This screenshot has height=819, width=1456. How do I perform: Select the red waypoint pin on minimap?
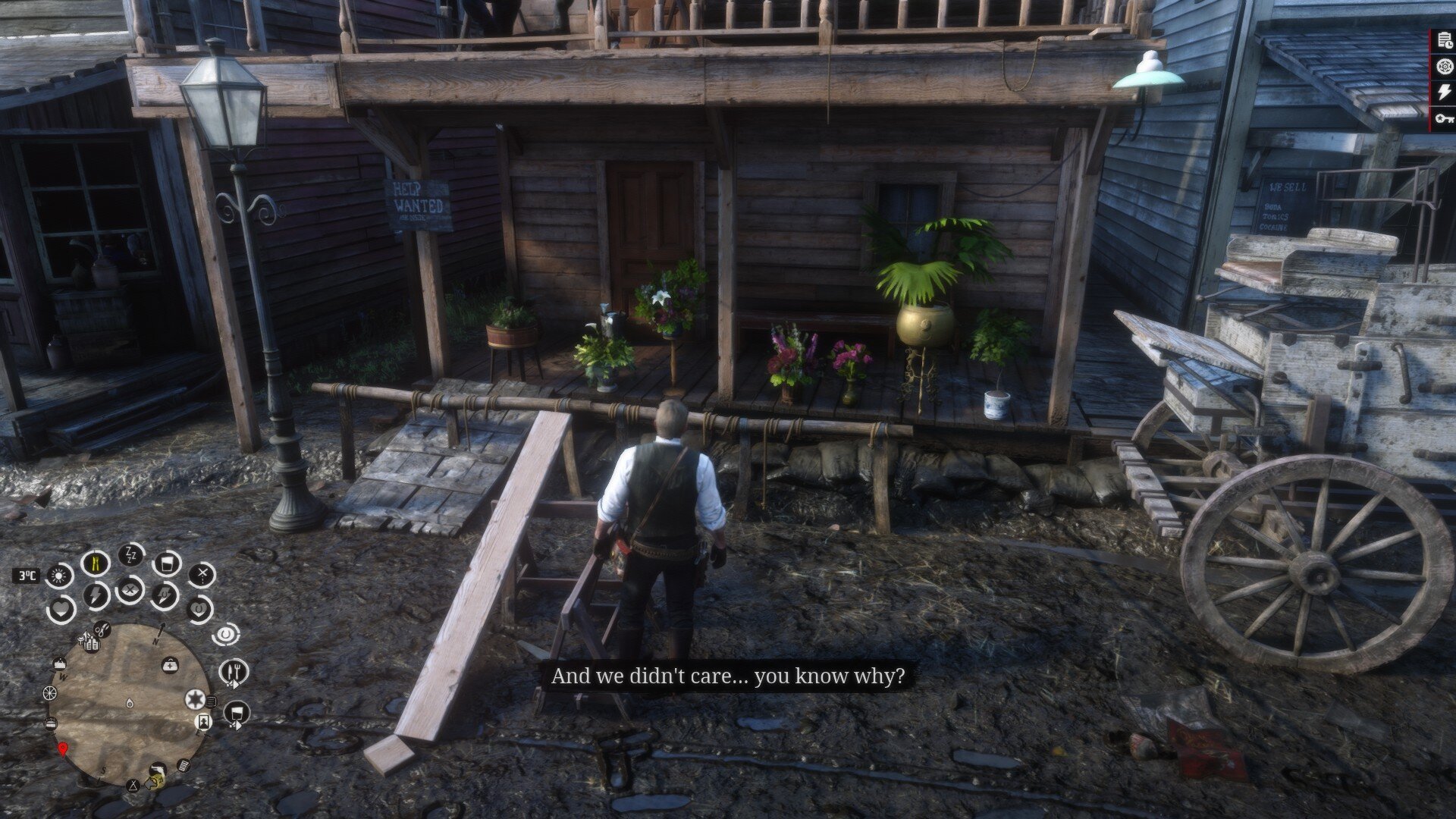pos(62,750)
